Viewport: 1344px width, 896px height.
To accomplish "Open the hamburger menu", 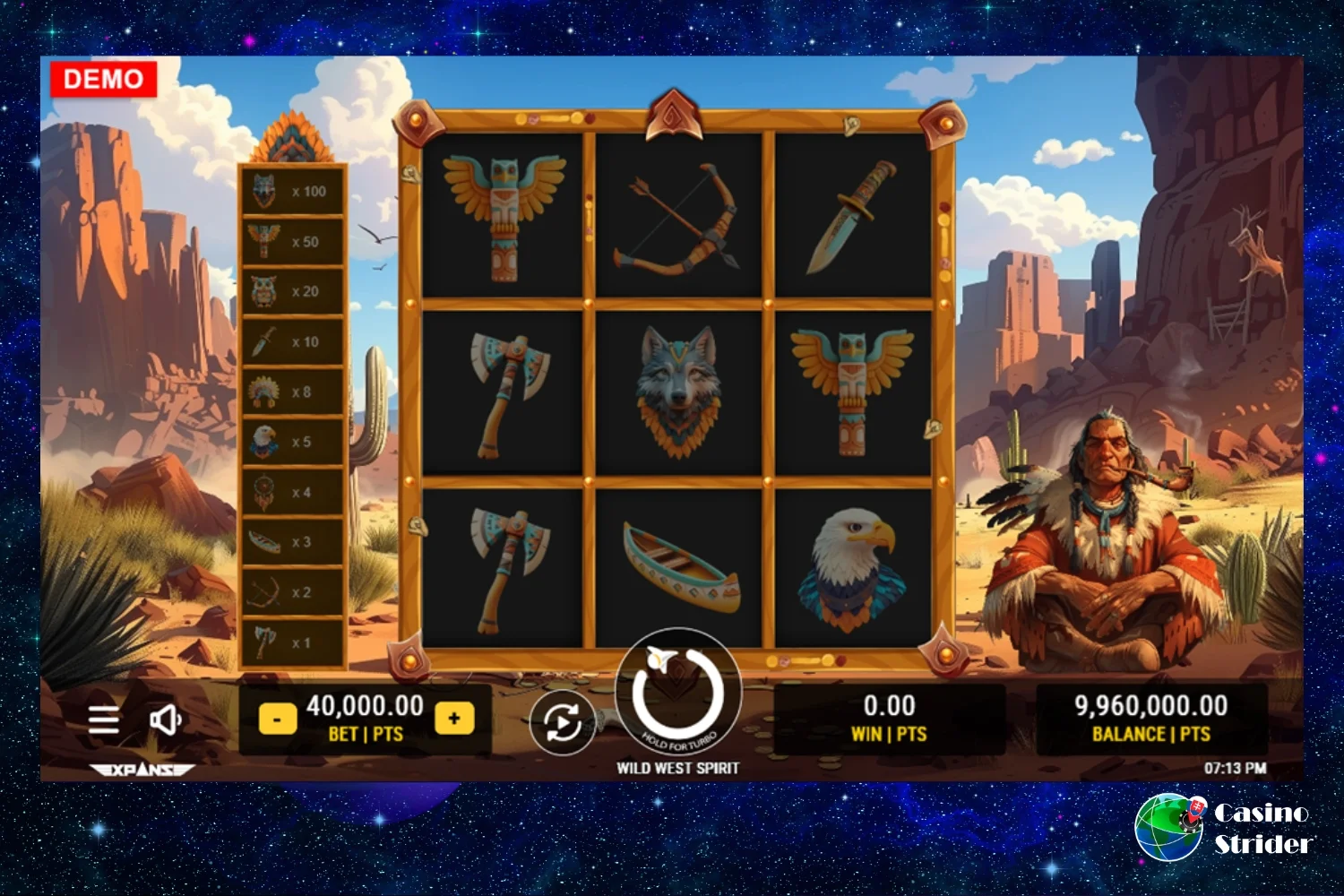I will 104,719.
